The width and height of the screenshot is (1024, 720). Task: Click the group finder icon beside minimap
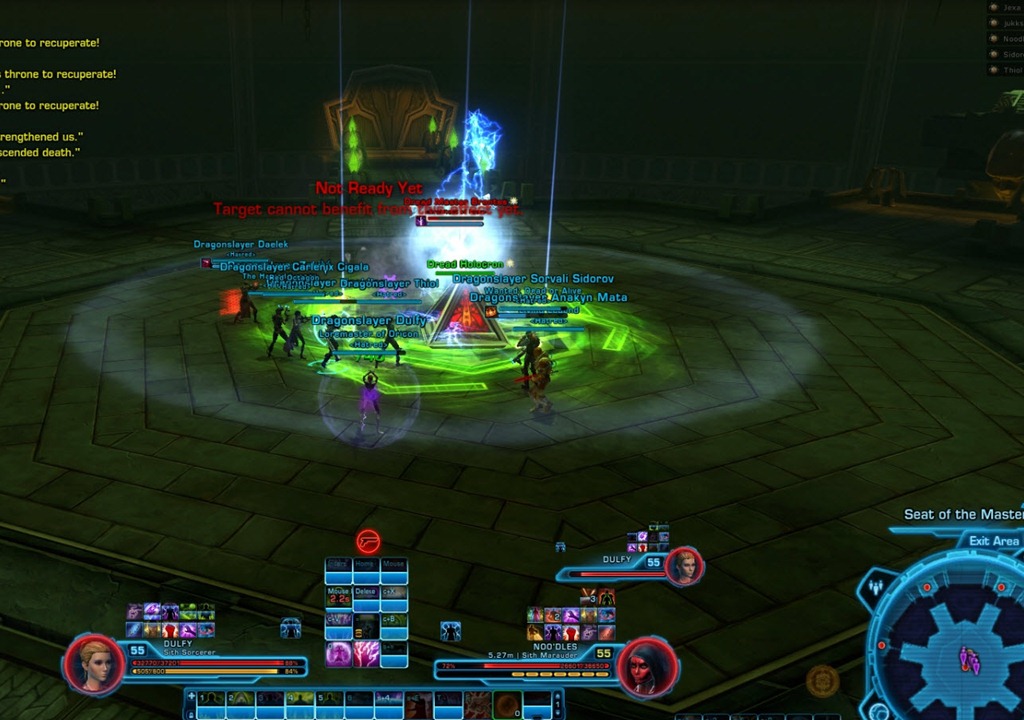[x=878, y=587]
